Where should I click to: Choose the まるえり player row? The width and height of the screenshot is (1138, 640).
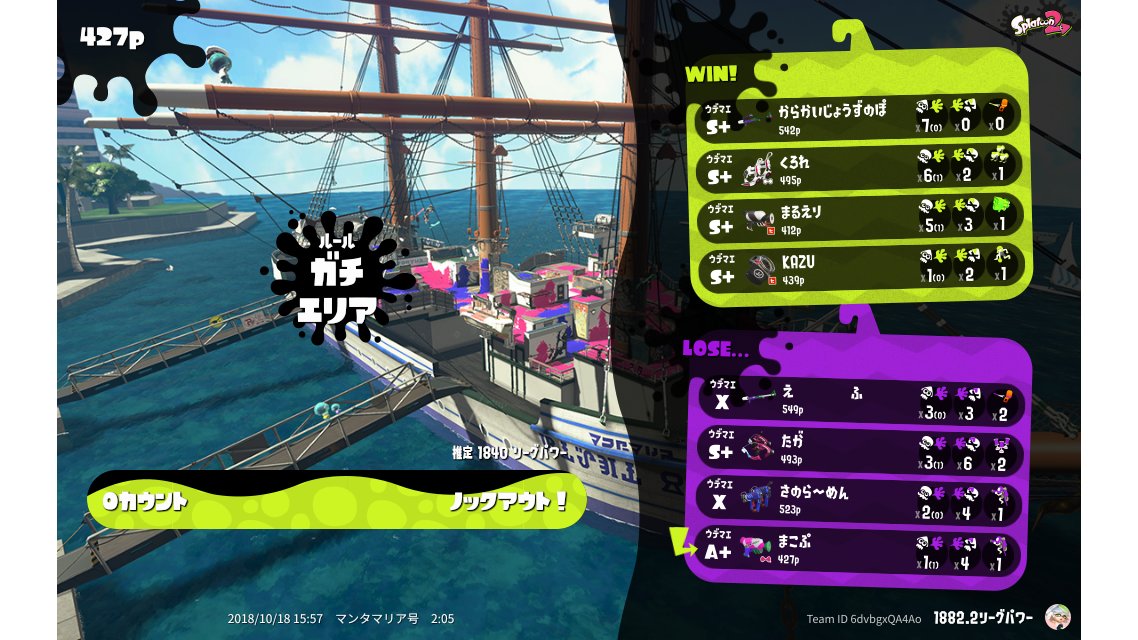point(860,217)
